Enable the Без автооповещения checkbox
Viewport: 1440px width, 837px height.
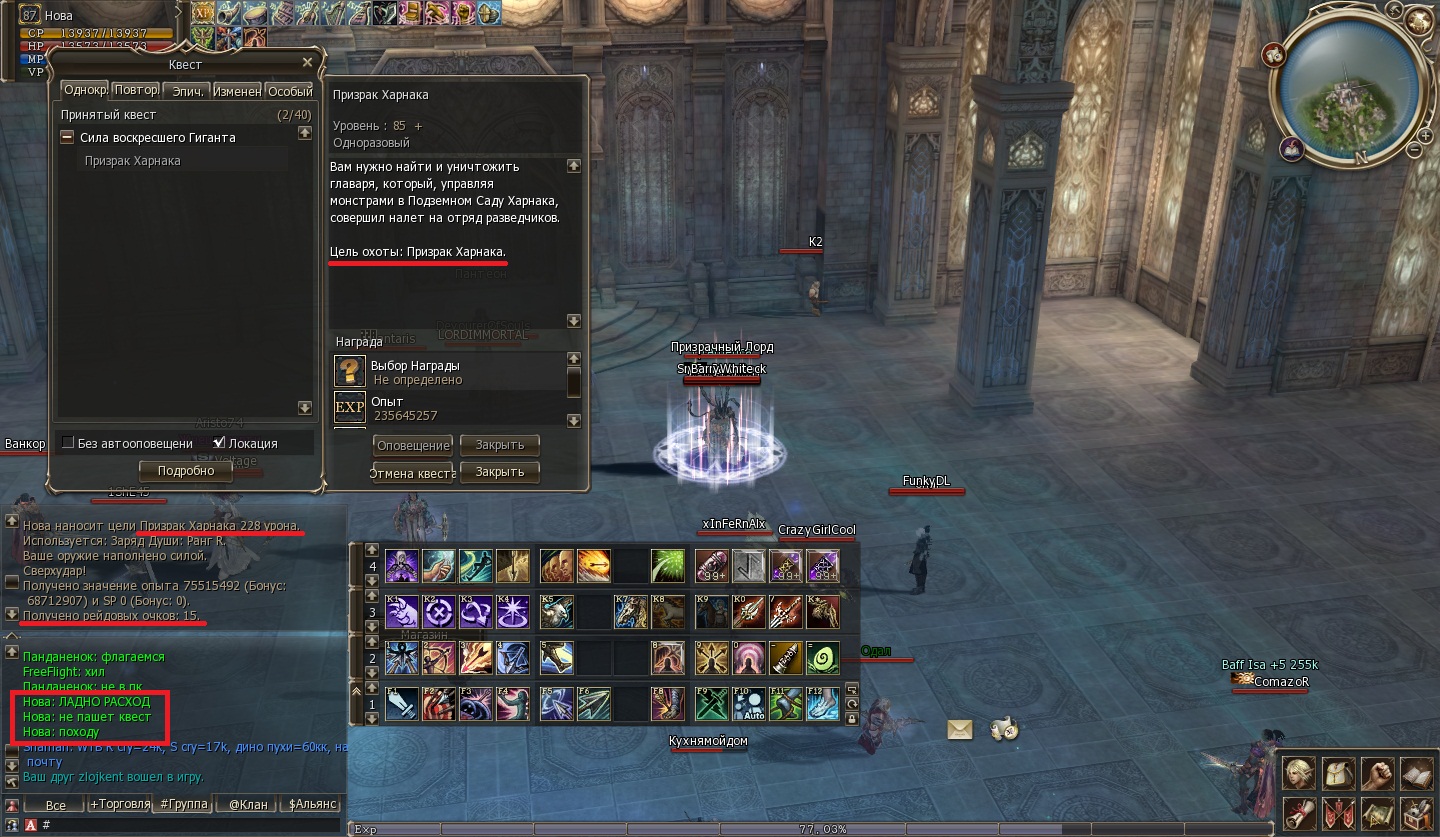pos(68,443)
